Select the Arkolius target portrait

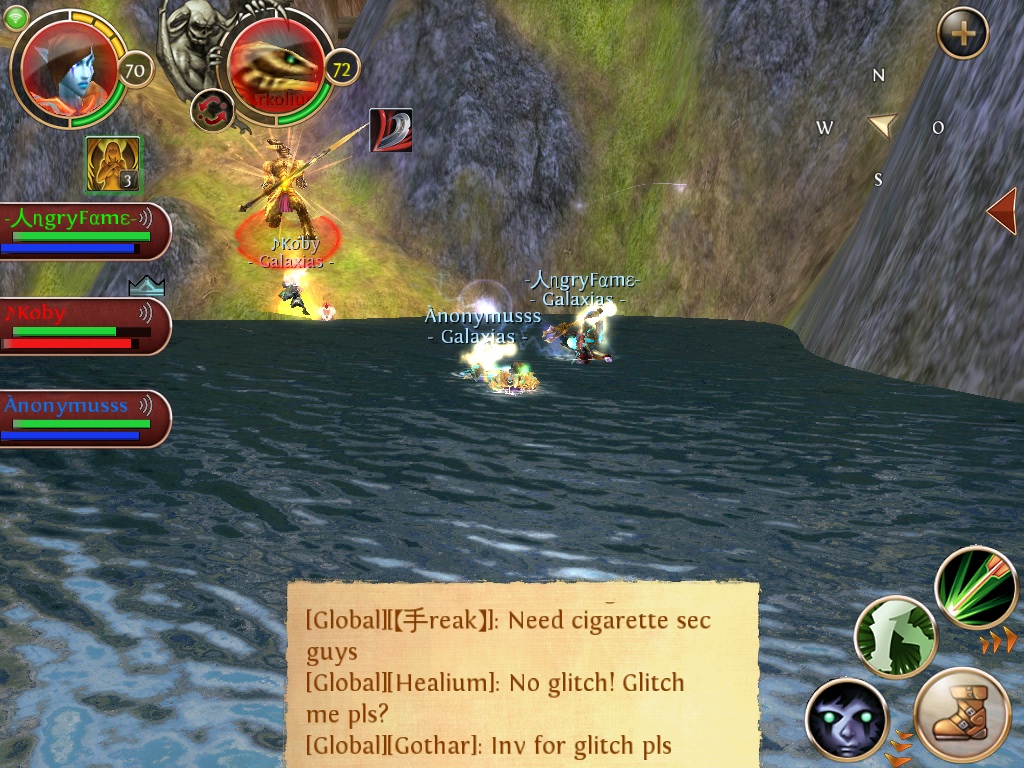275,68
